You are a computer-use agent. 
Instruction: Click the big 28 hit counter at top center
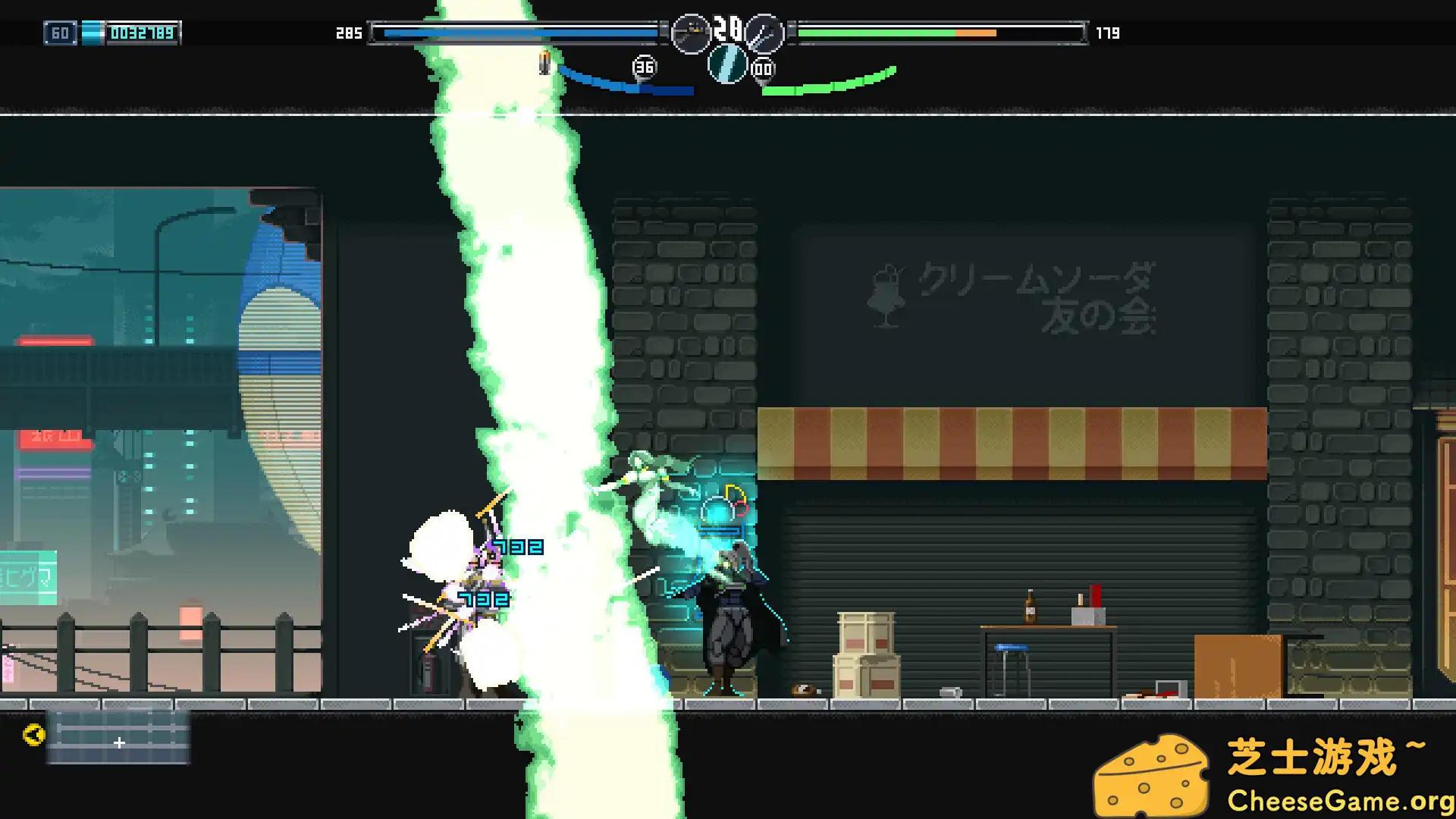click(x=729, y=30)
